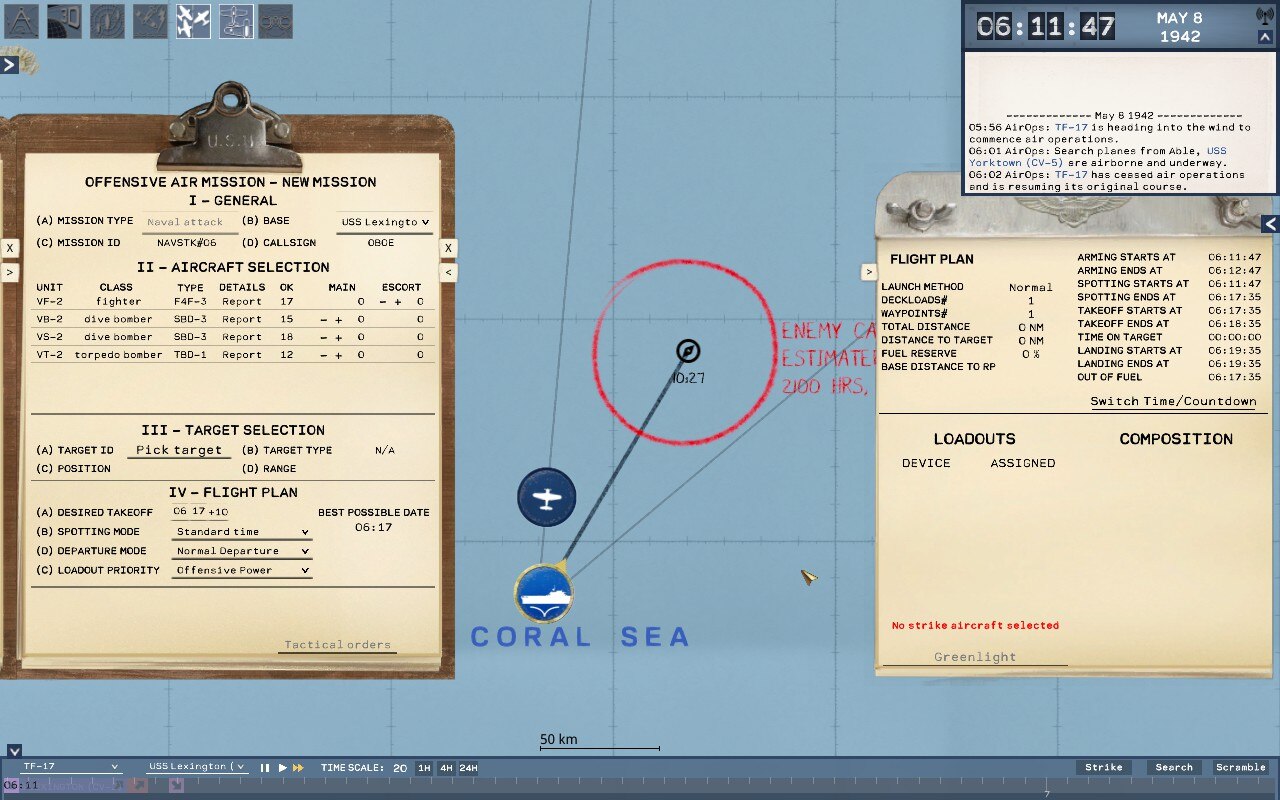Open the USS Lexington base dropdown
Image resolution: width=1280 pixels, height=800 pixels.
[x=385, y=222]
